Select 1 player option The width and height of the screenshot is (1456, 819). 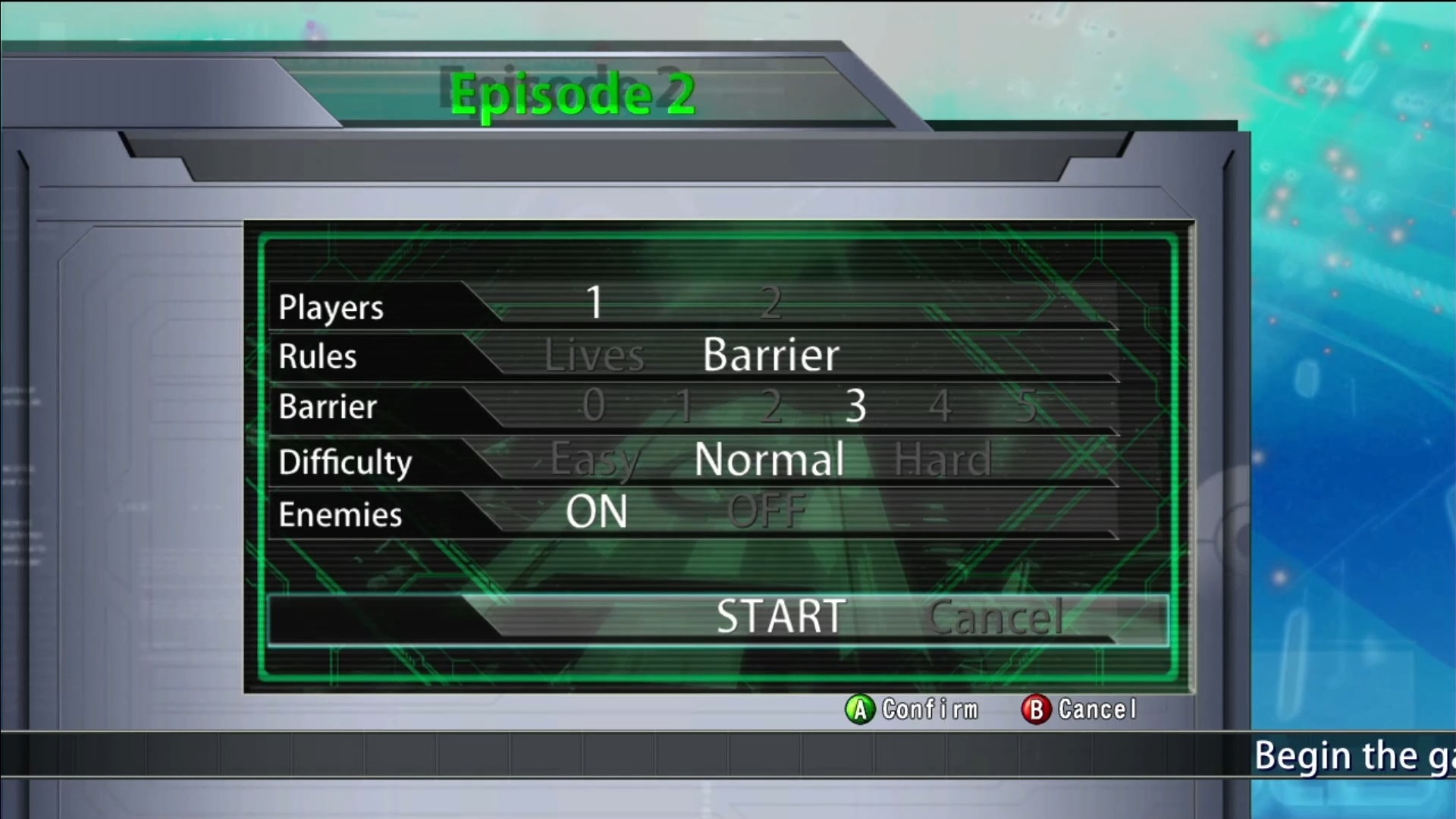coord(595,303)
